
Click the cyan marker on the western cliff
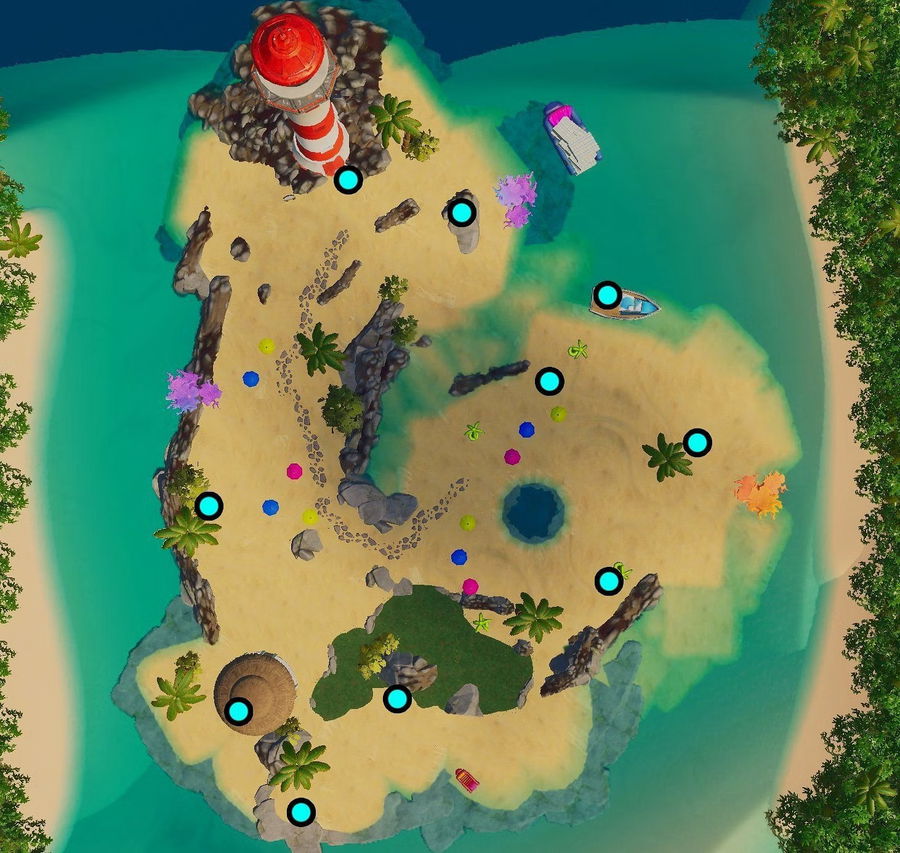(x=208, y=505)
